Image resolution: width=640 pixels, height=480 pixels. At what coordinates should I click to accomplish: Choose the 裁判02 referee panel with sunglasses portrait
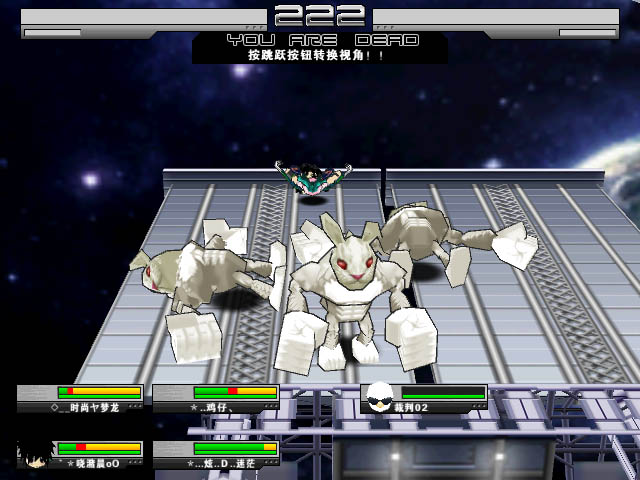click(x=424, y=399)
